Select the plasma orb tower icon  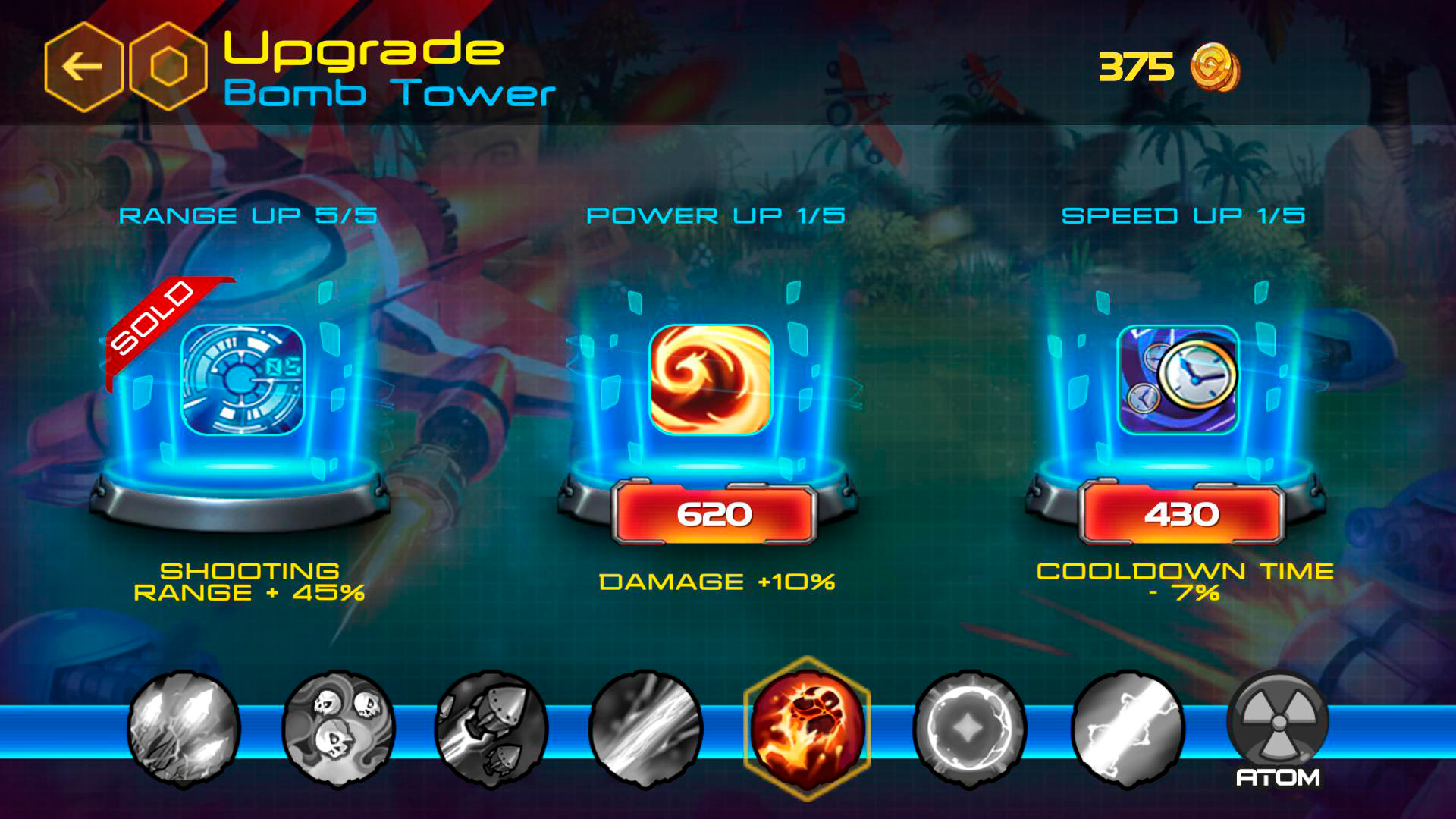point(967,728)
